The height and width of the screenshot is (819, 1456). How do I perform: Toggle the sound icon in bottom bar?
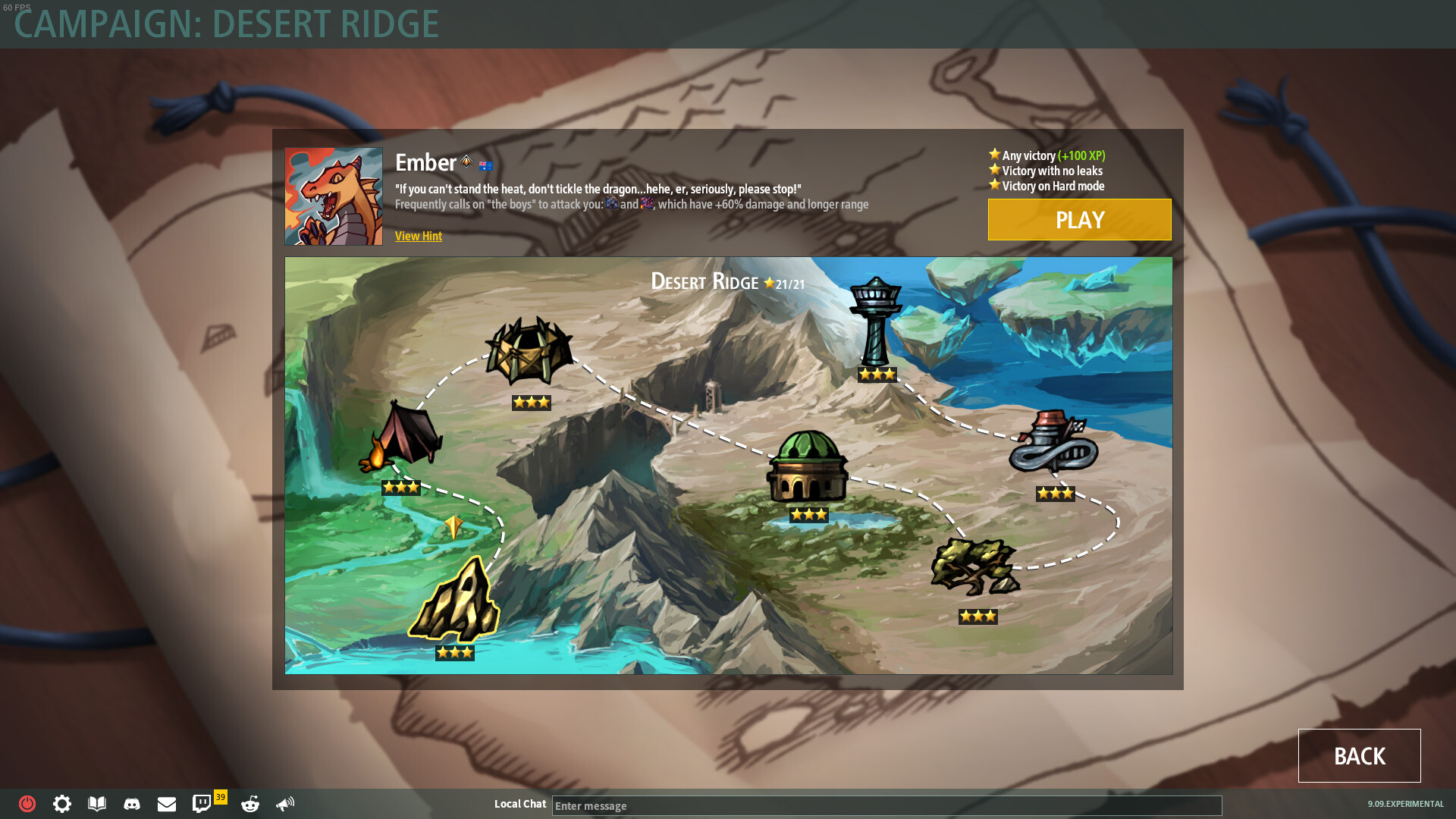(286, 804)
